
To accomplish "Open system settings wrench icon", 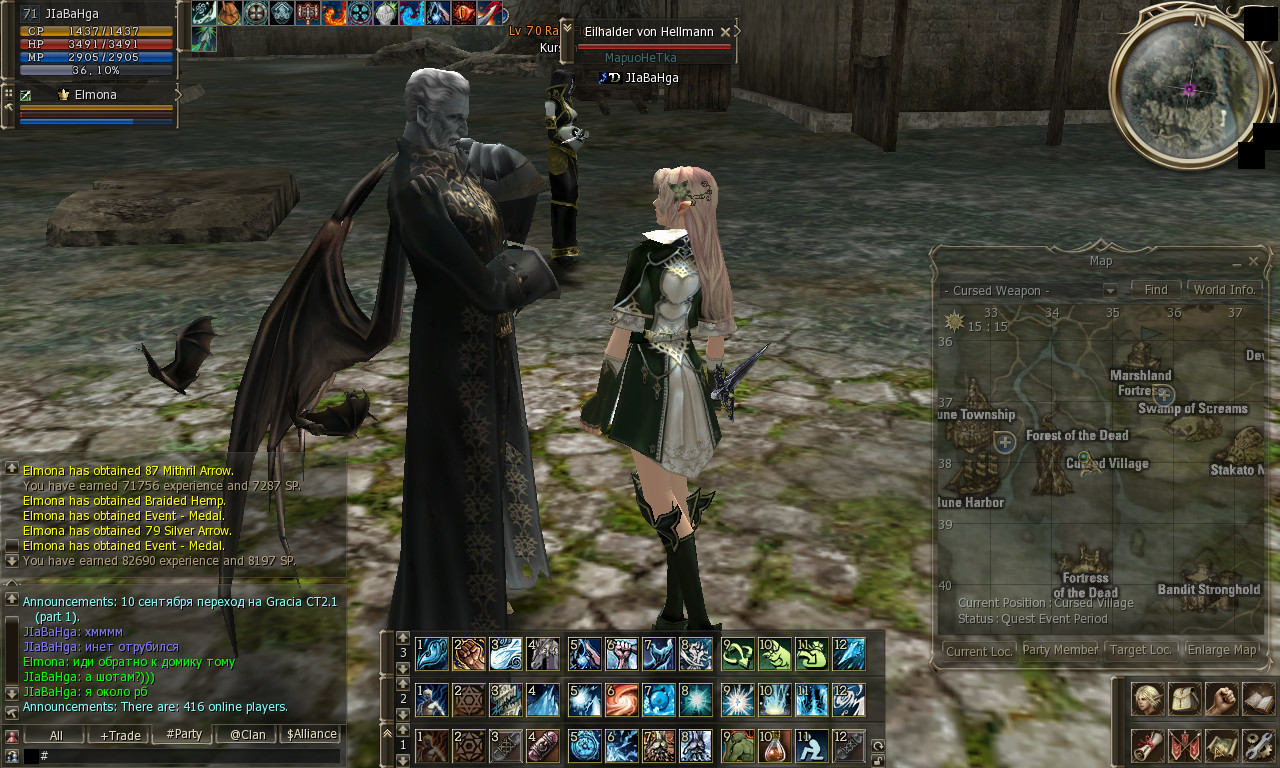I will tap(1258, 745).
